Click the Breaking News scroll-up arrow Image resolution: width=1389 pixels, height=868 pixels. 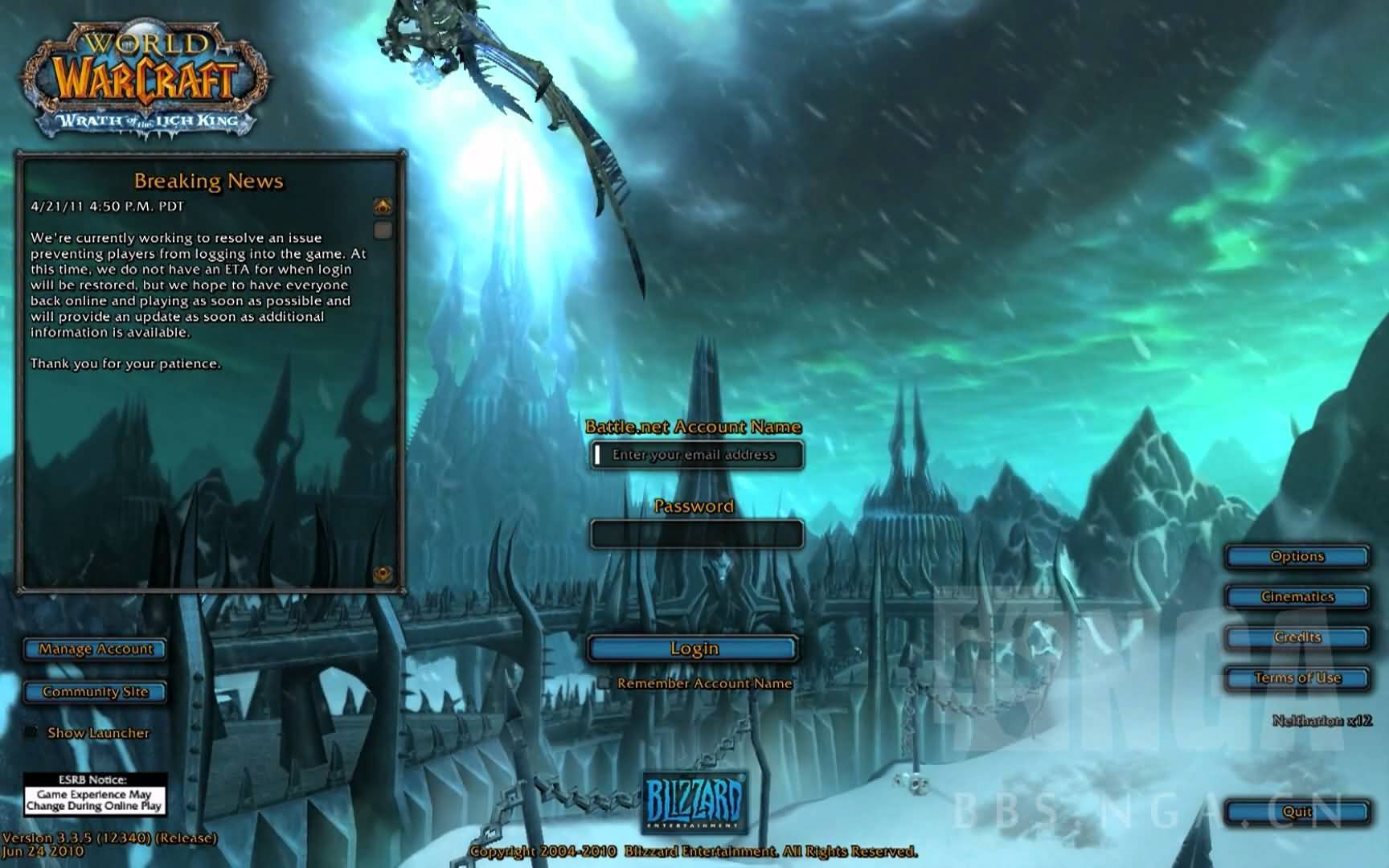click(383, 207)
